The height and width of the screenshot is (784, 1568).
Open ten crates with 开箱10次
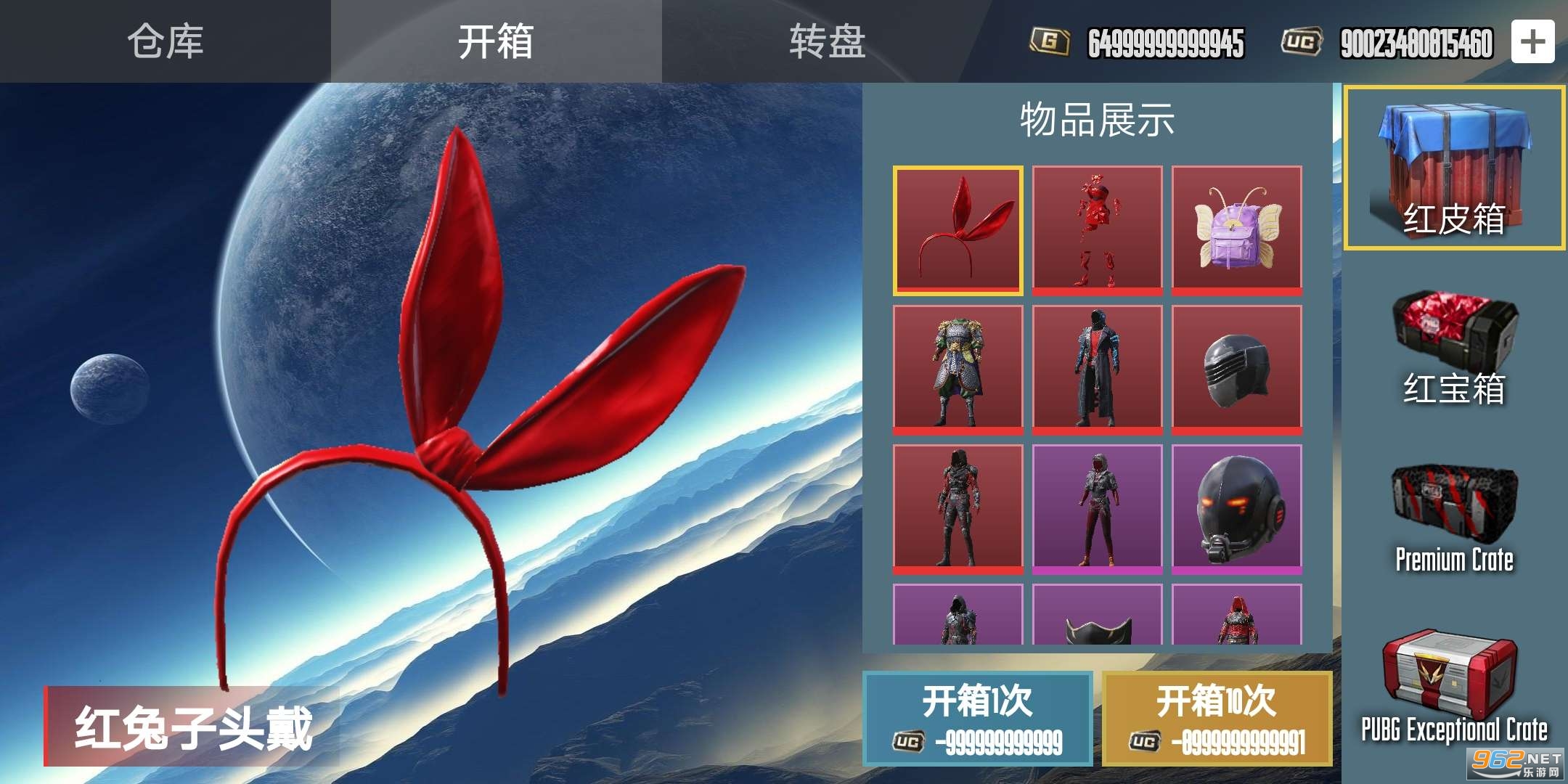point(1217,719)
